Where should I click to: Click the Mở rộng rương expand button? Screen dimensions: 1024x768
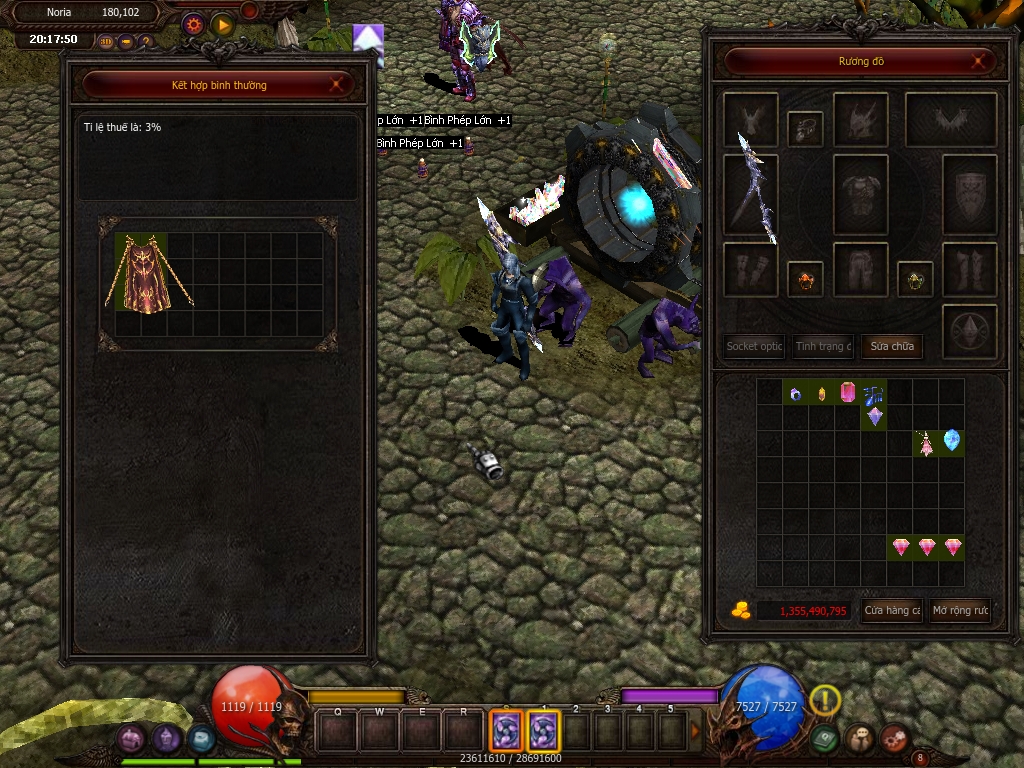click(960, 610)
